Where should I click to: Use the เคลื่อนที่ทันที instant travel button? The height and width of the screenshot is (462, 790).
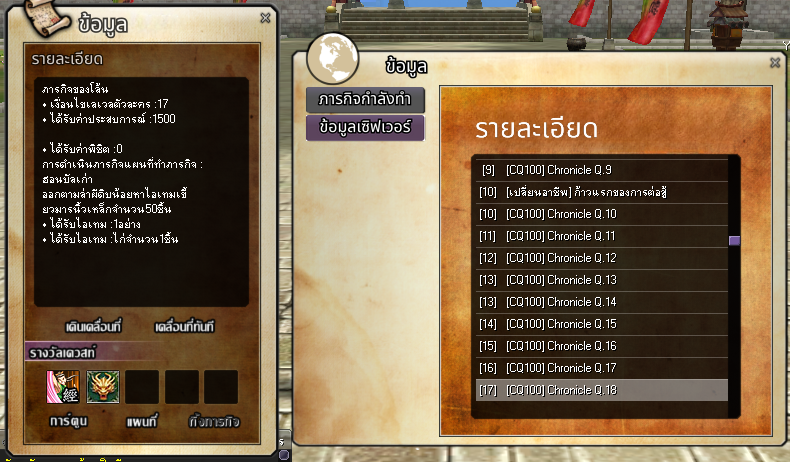pyautogui.click(x=185, y=327)
